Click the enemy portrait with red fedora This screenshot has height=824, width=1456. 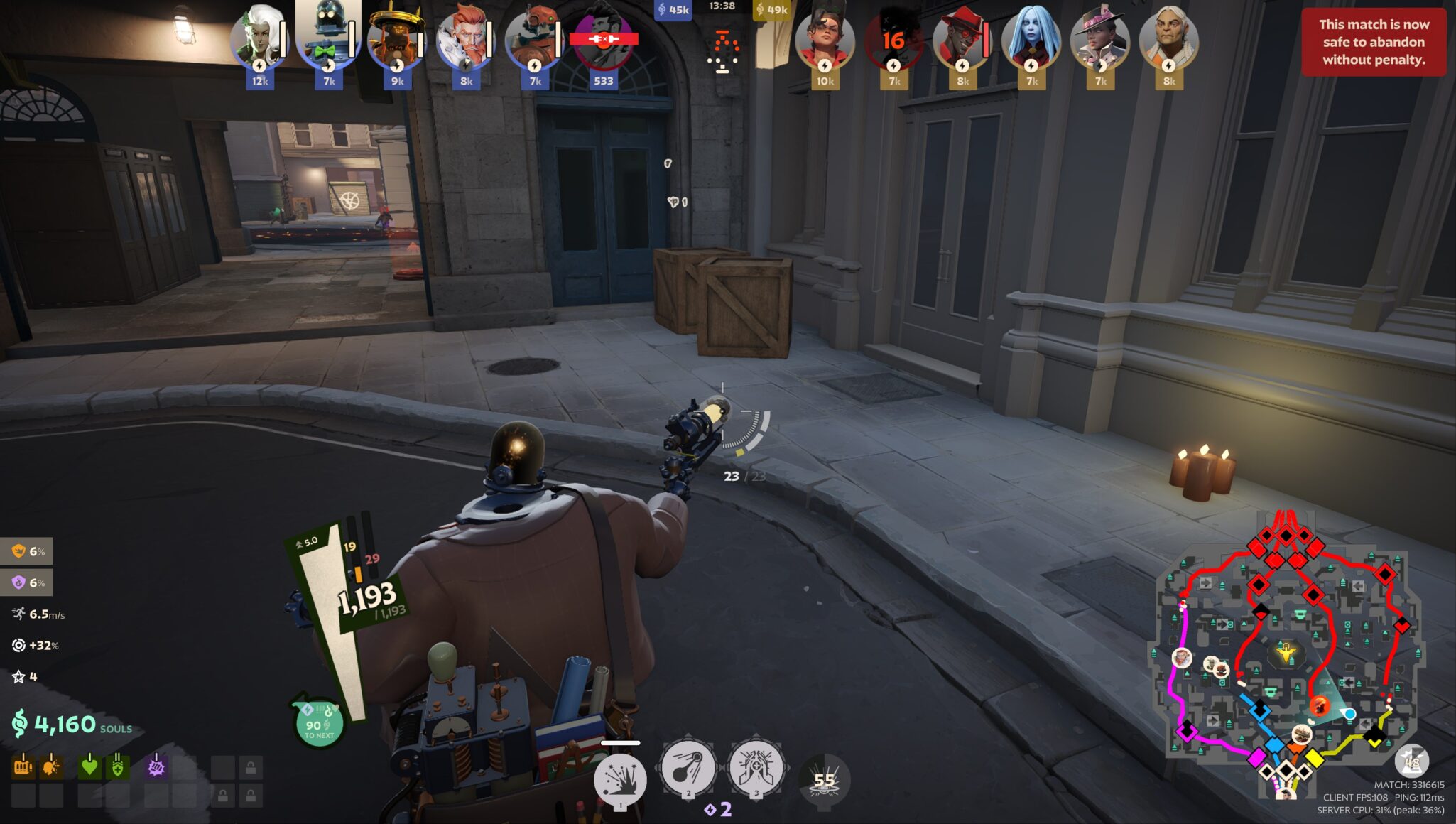click(962, 40)
